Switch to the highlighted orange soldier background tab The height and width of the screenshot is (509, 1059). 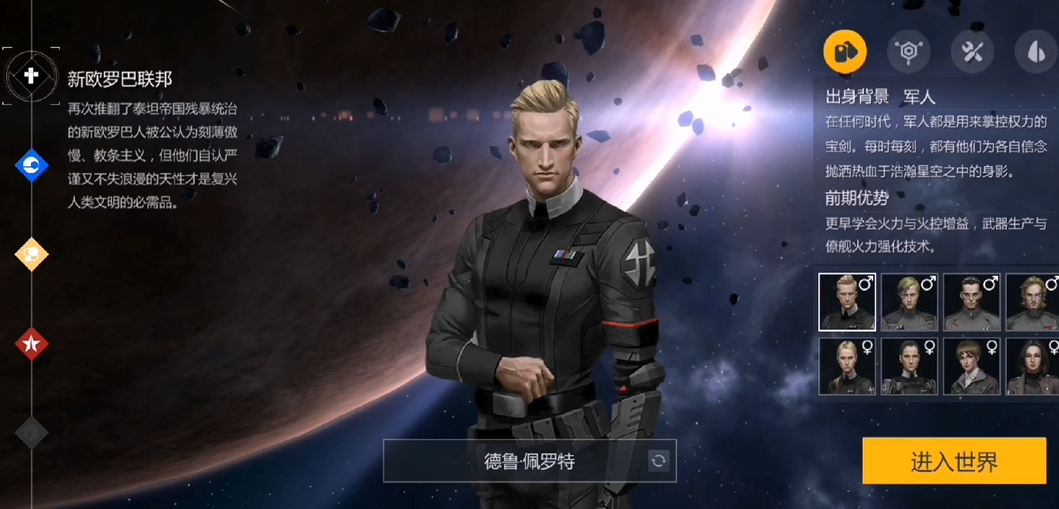pyautogui.click(x=845, y=51)
